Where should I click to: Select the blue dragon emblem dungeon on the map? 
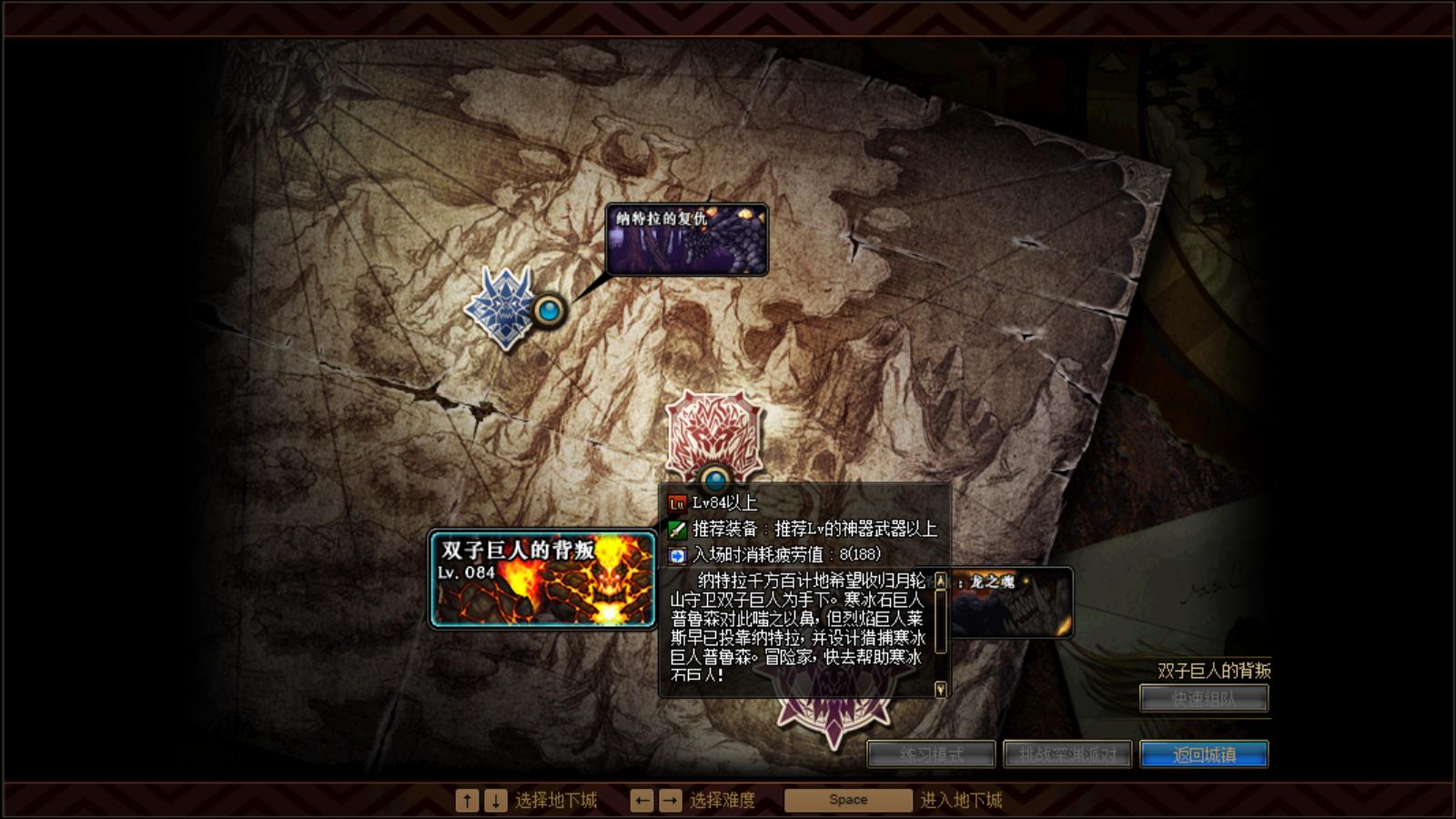507,305
